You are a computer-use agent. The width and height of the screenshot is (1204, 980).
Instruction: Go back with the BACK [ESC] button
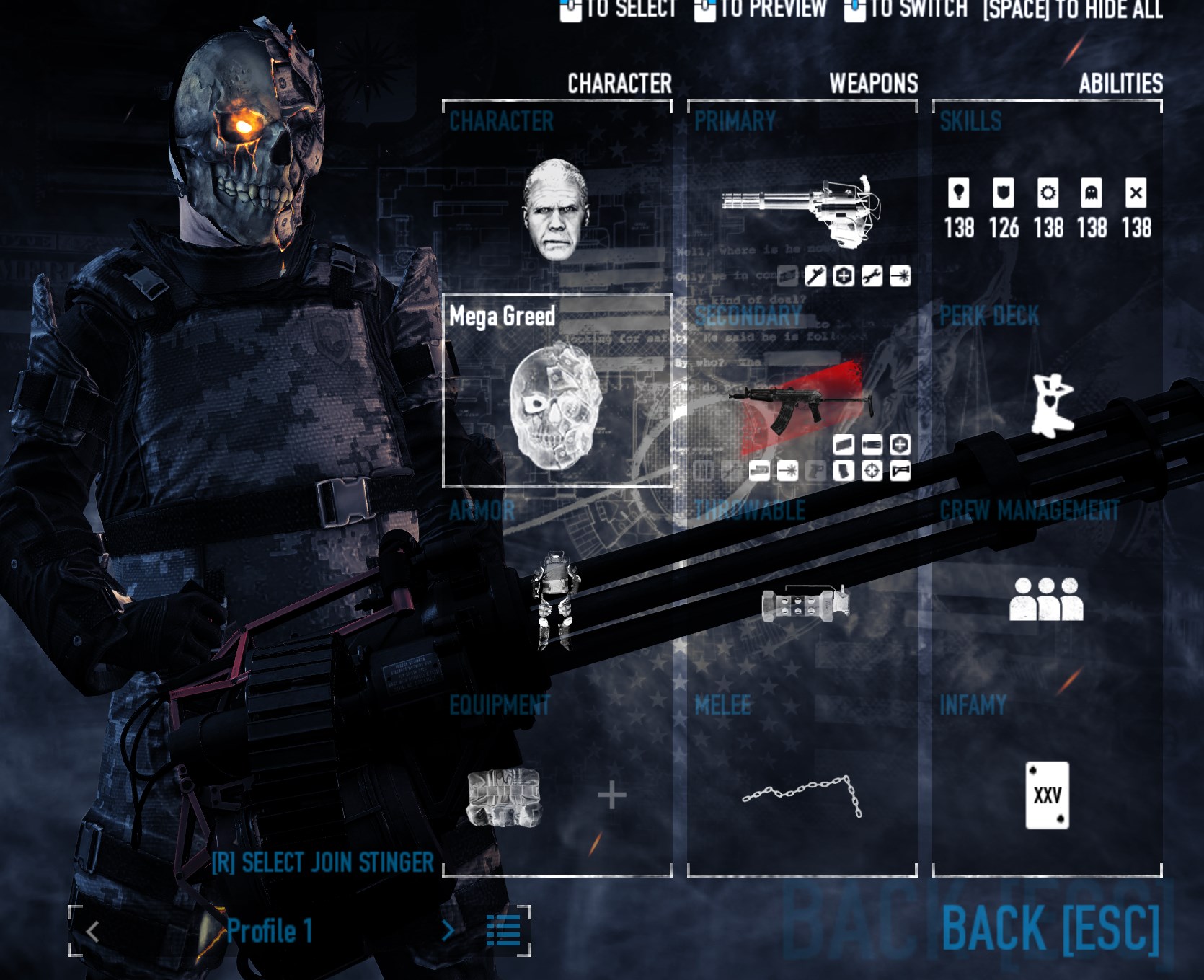[1050, 928]
